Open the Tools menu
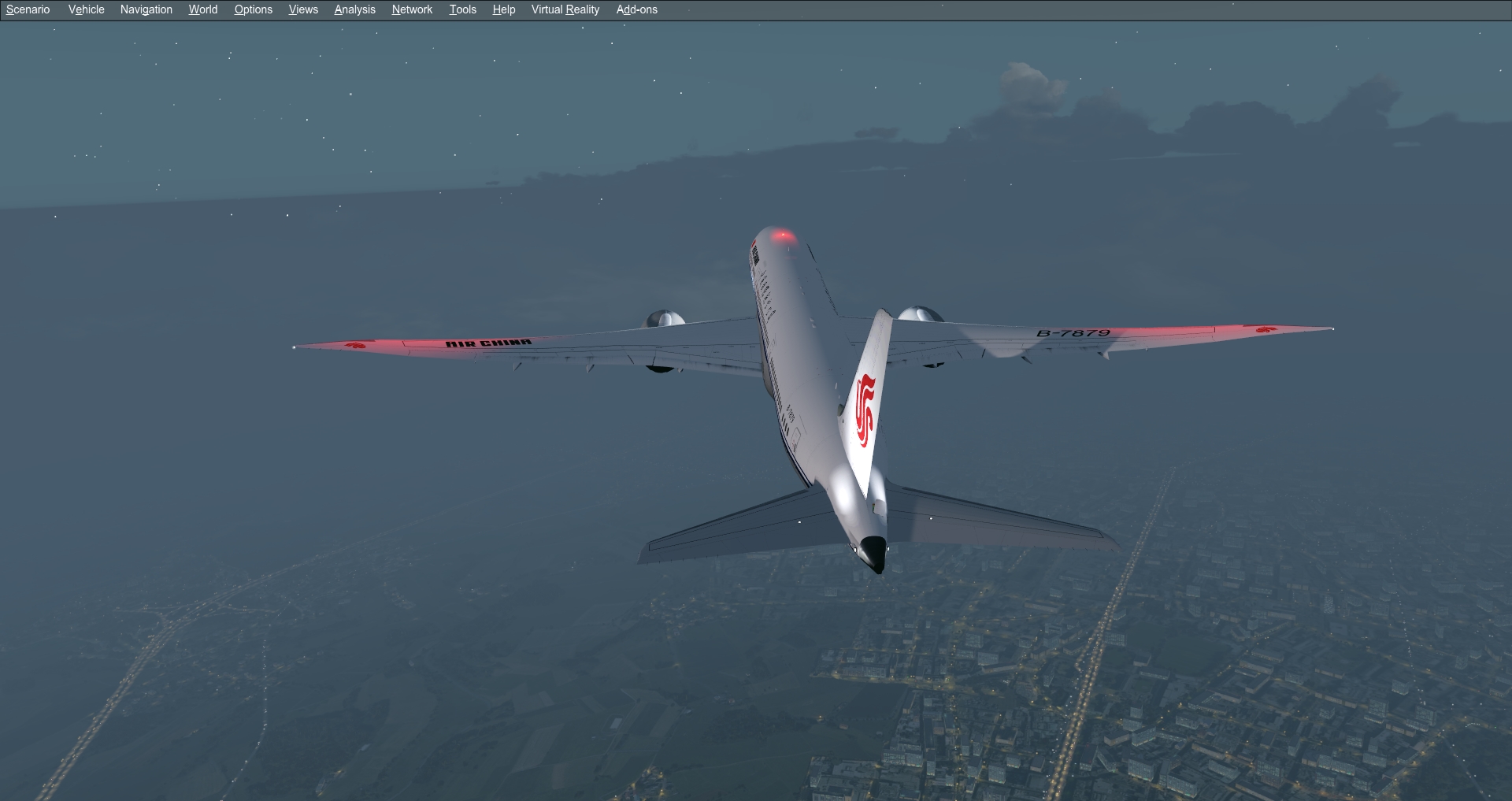 pyautogui.click(x=462, y=9)
